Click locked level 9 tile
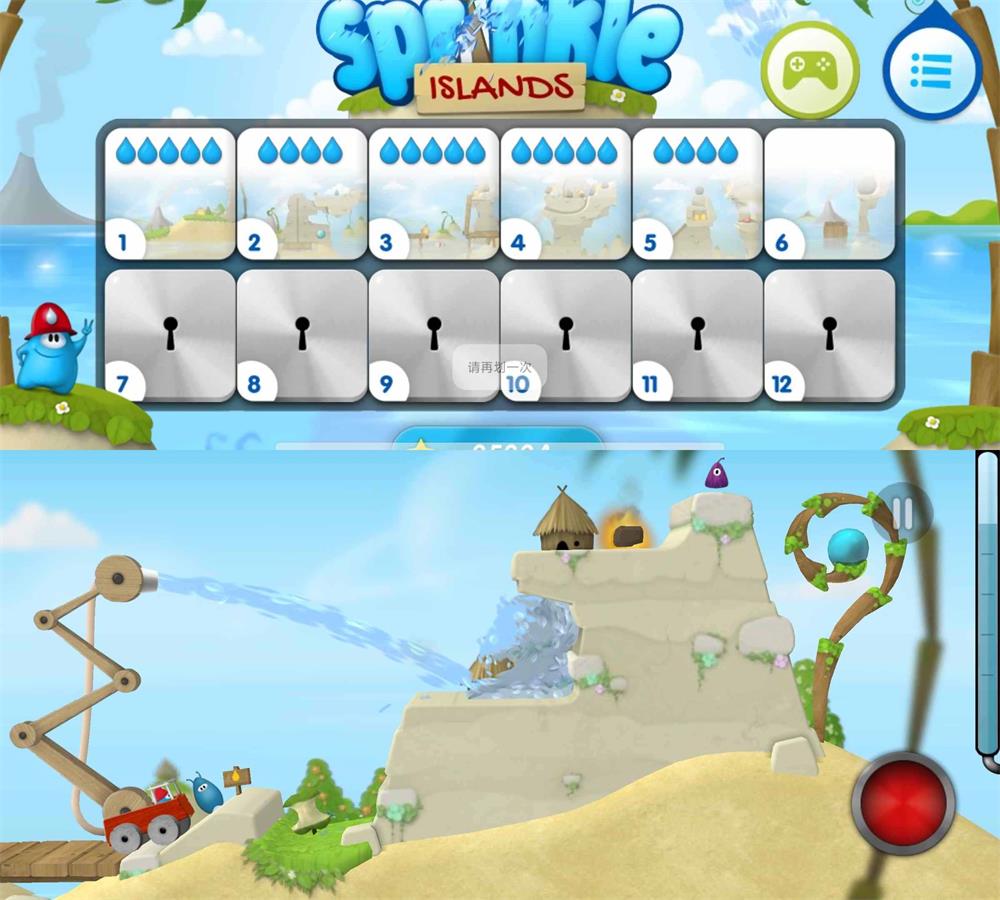This screenshot has width=1000, height=900. pos(433,335)
